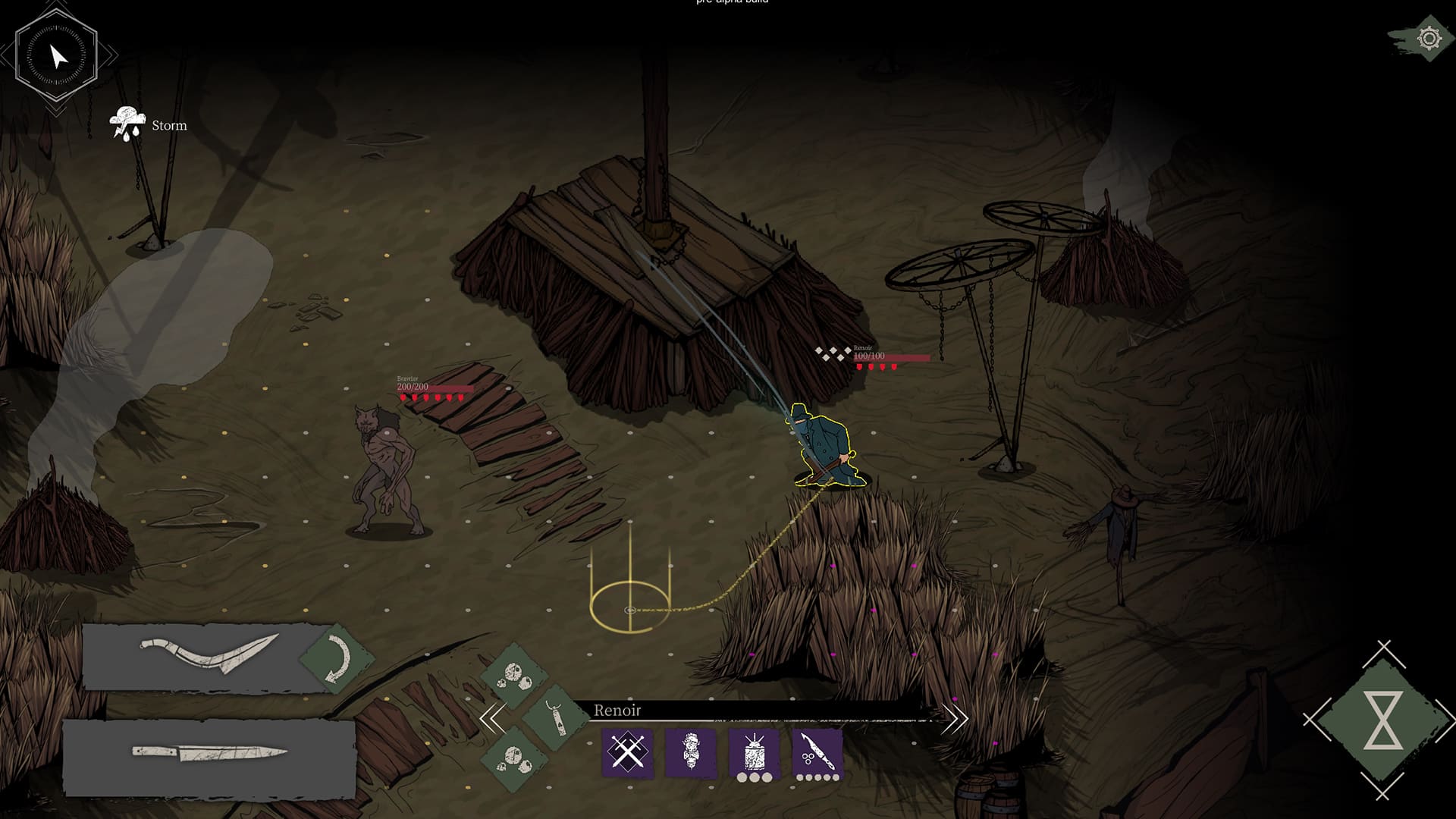End the turn with the hourglass button
1456x819 pixels.
(x=1382, y=720)
